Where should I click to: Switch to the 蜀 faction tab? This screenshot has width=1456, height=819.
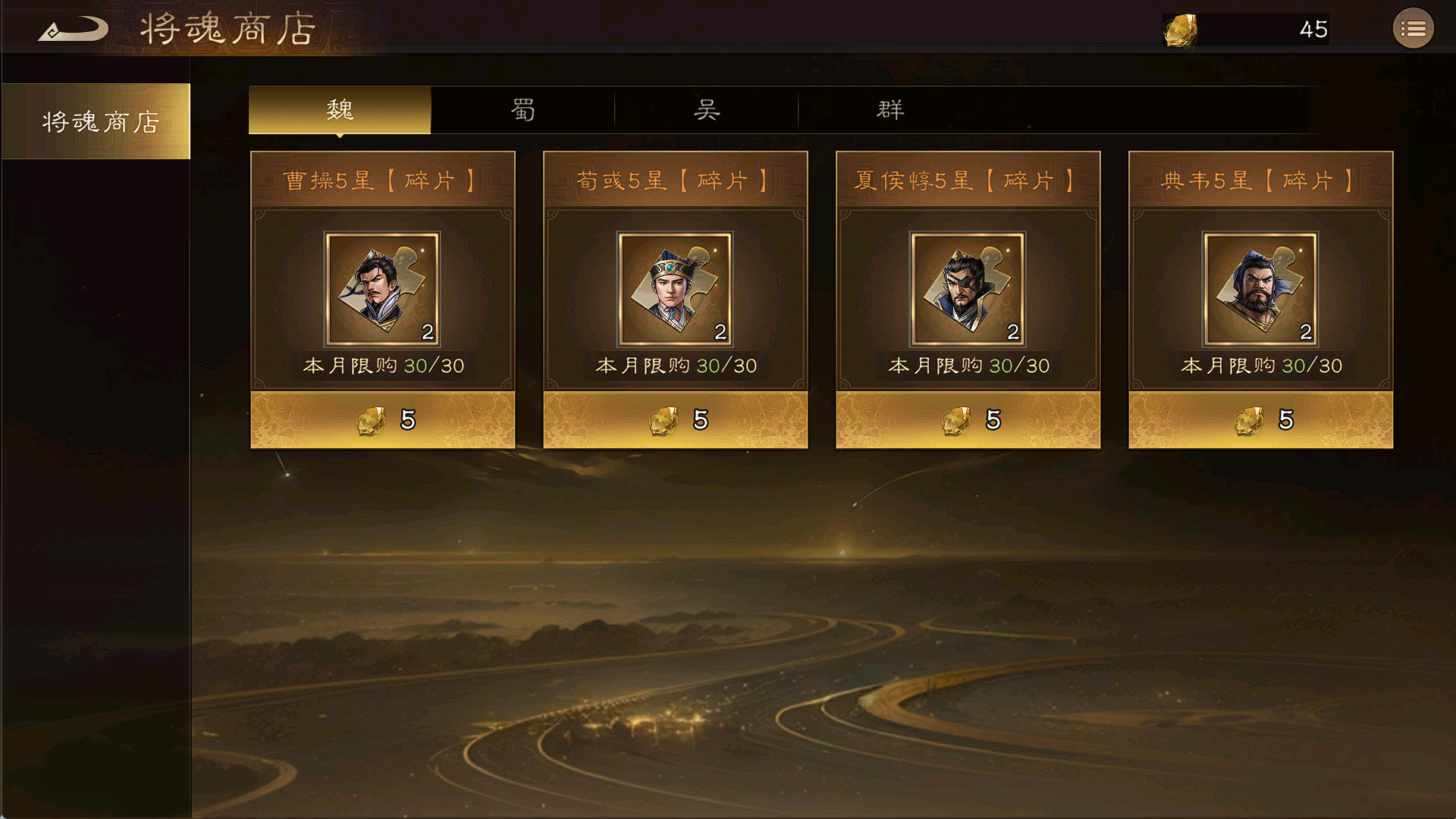(x=522, y=110)
